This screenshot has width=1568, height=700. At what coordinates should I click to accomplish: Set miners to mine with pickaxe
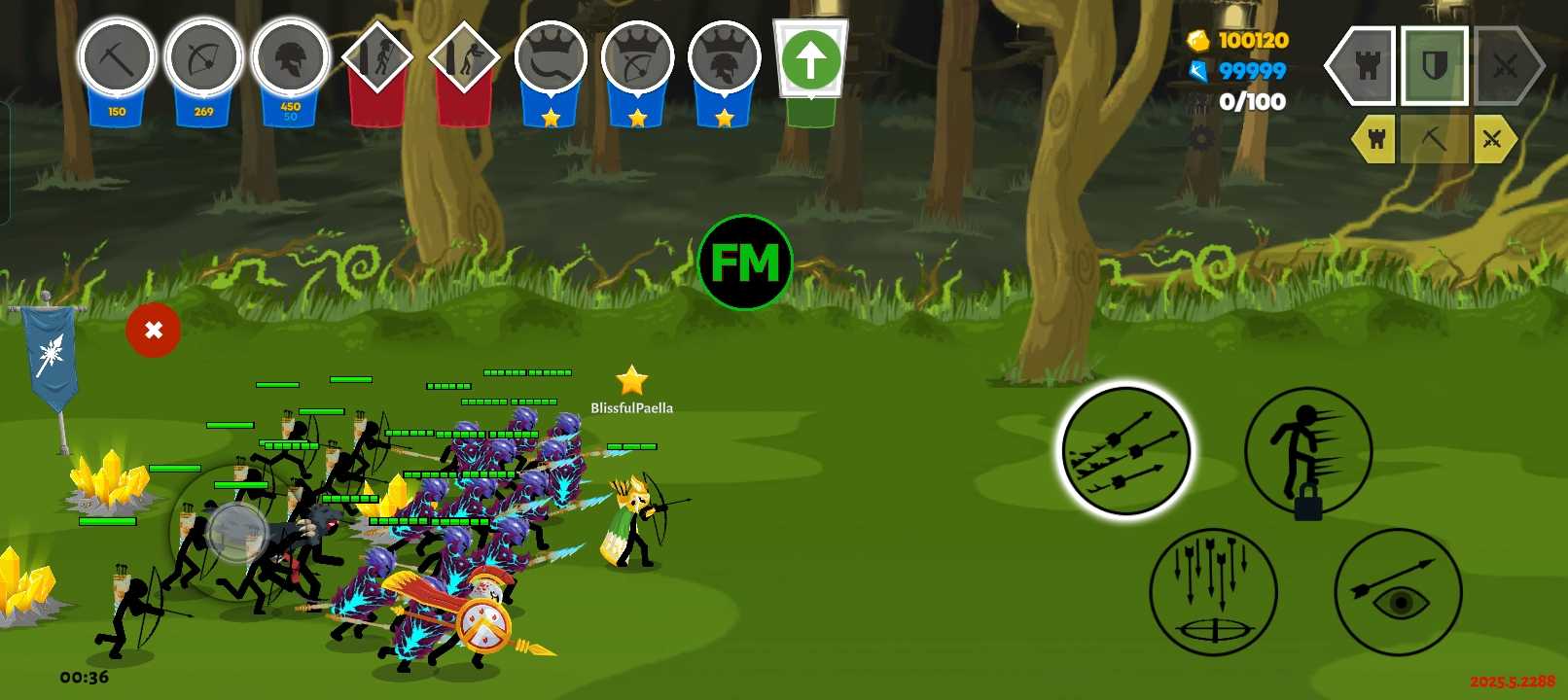click(x=1434, y=139)
